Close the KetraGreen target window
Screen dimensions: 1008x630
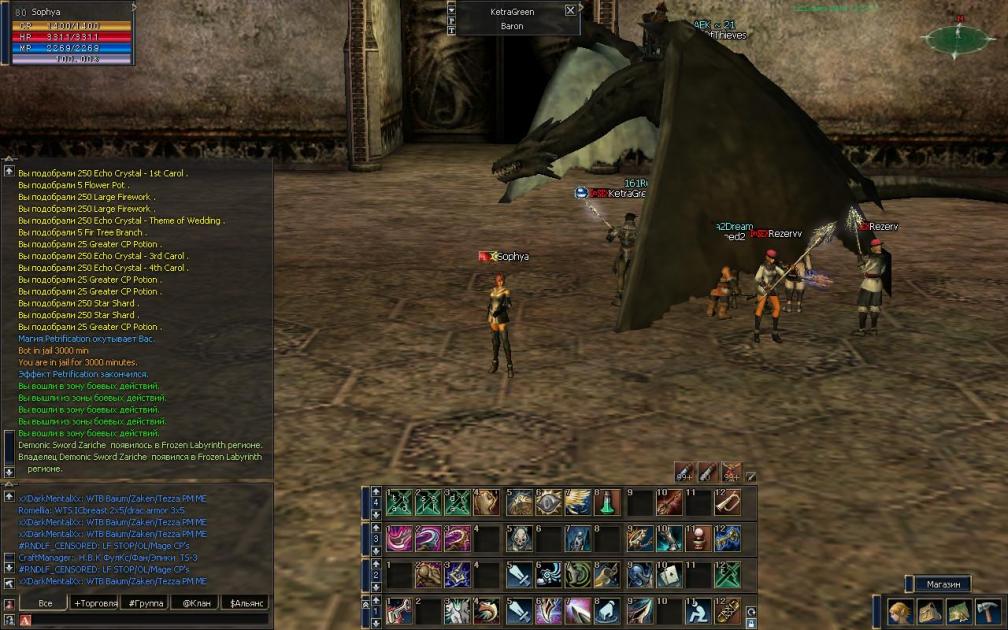pos(570,10)
